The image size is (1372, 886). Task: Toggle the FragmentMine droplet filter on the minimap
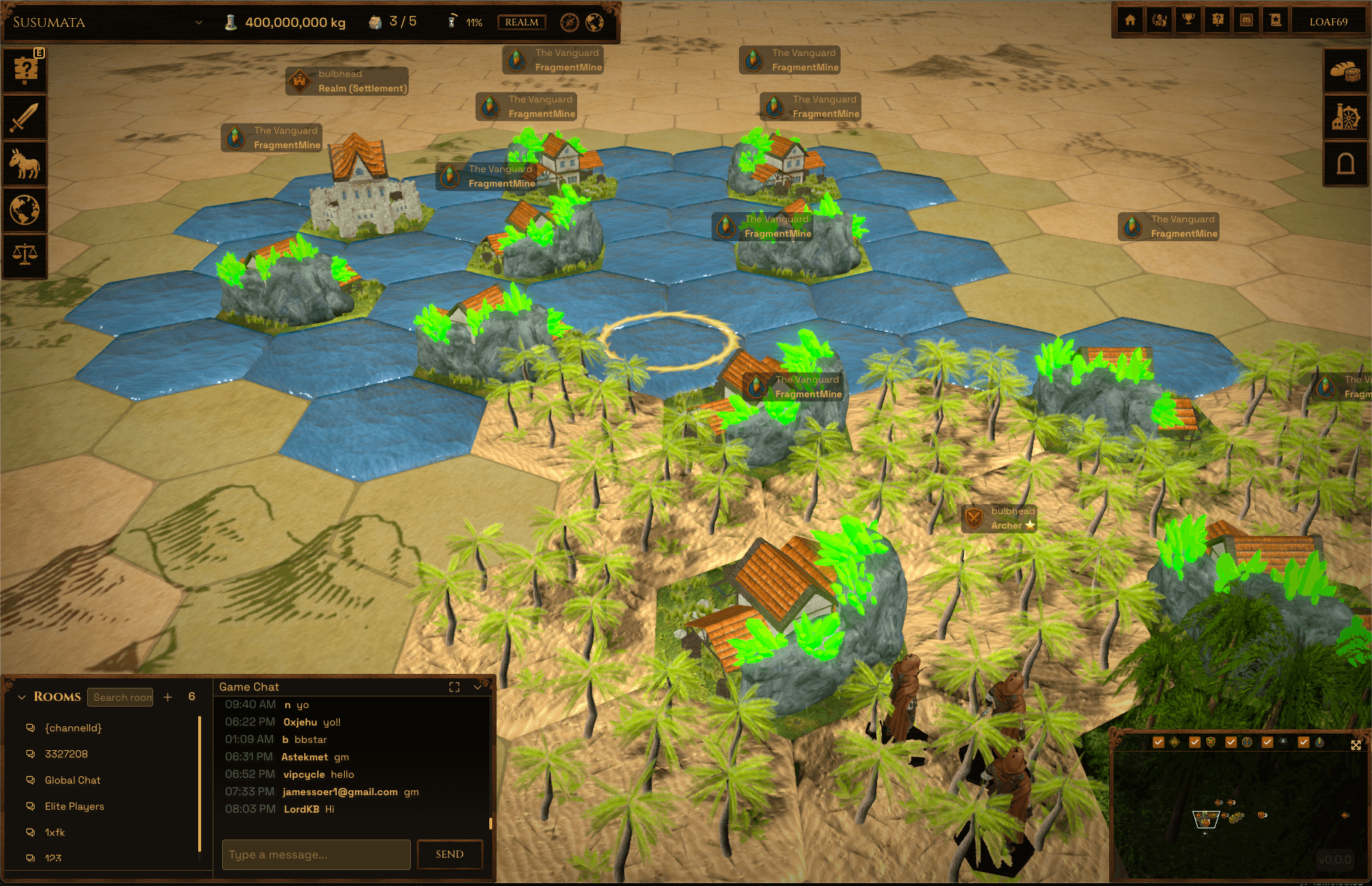1304,742
